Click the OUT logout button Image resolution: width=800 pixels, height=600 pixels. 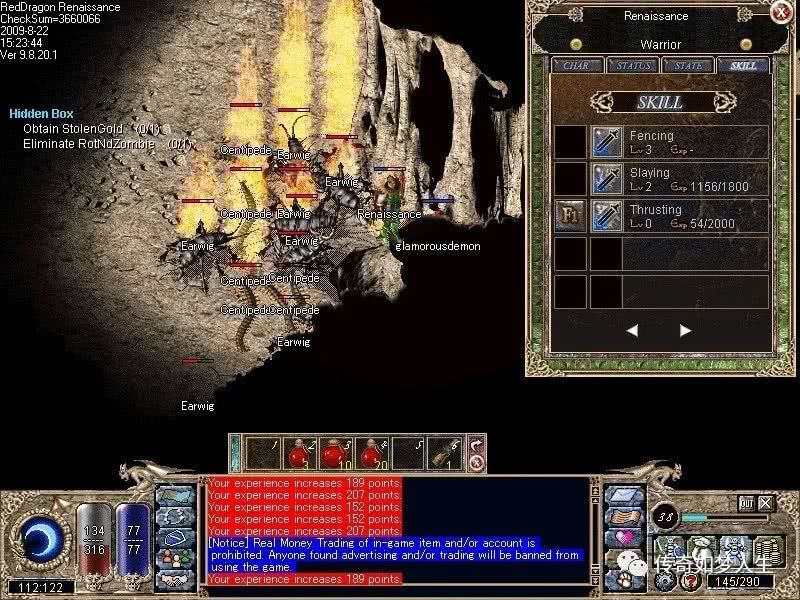(x=746, y=503)
